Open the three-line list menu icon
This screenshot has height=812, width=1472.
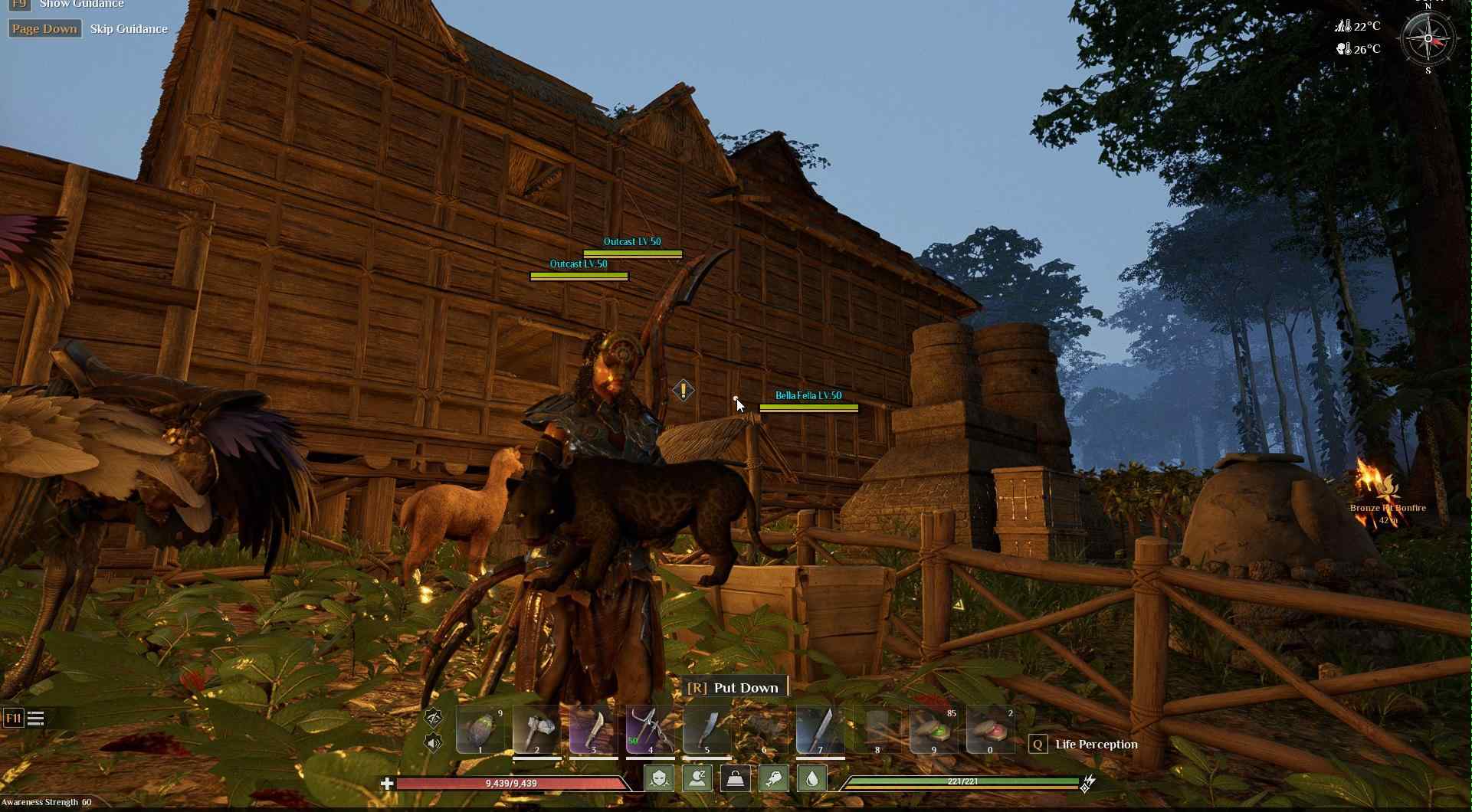pos(36,719)
